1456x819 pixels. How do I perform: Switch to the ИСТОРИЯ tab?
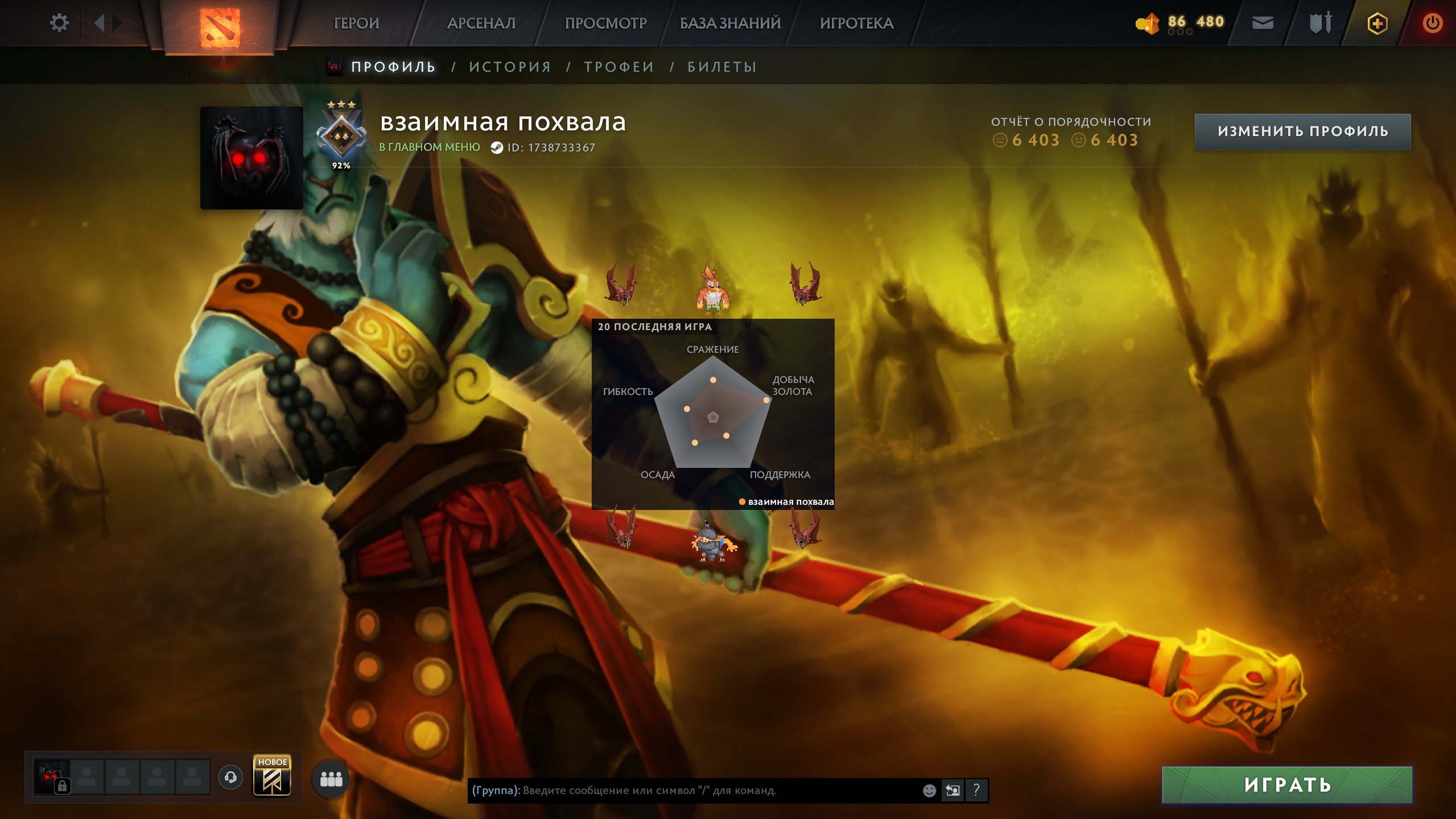click(x=509, y=67)
